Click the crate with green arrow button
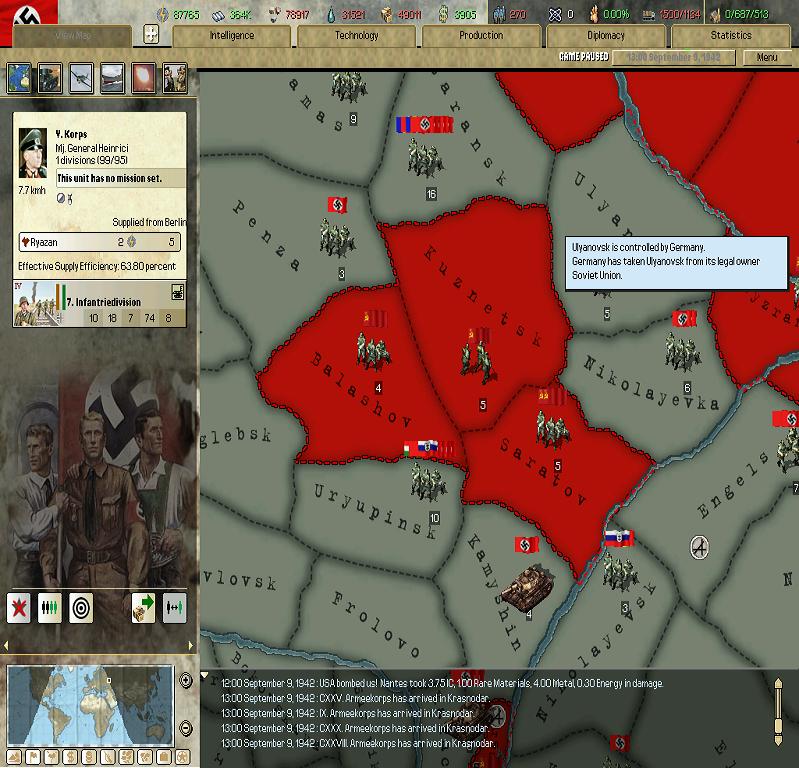The height and width of the screenshot is (768, 799). click(143, 607)
